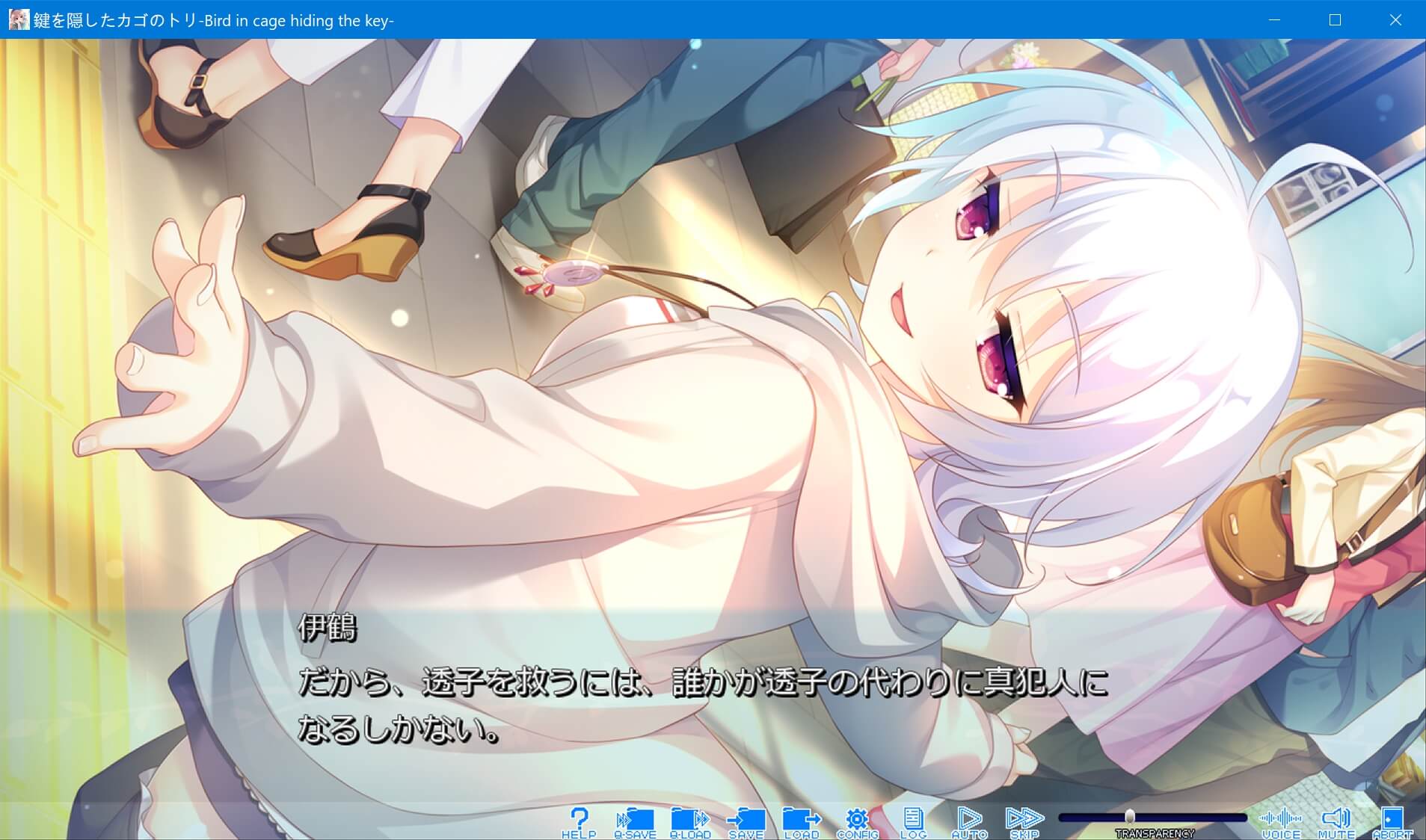The image size is (1426, 840).
Task: Toggle SKIP mode on
Action: [1026, 820]
